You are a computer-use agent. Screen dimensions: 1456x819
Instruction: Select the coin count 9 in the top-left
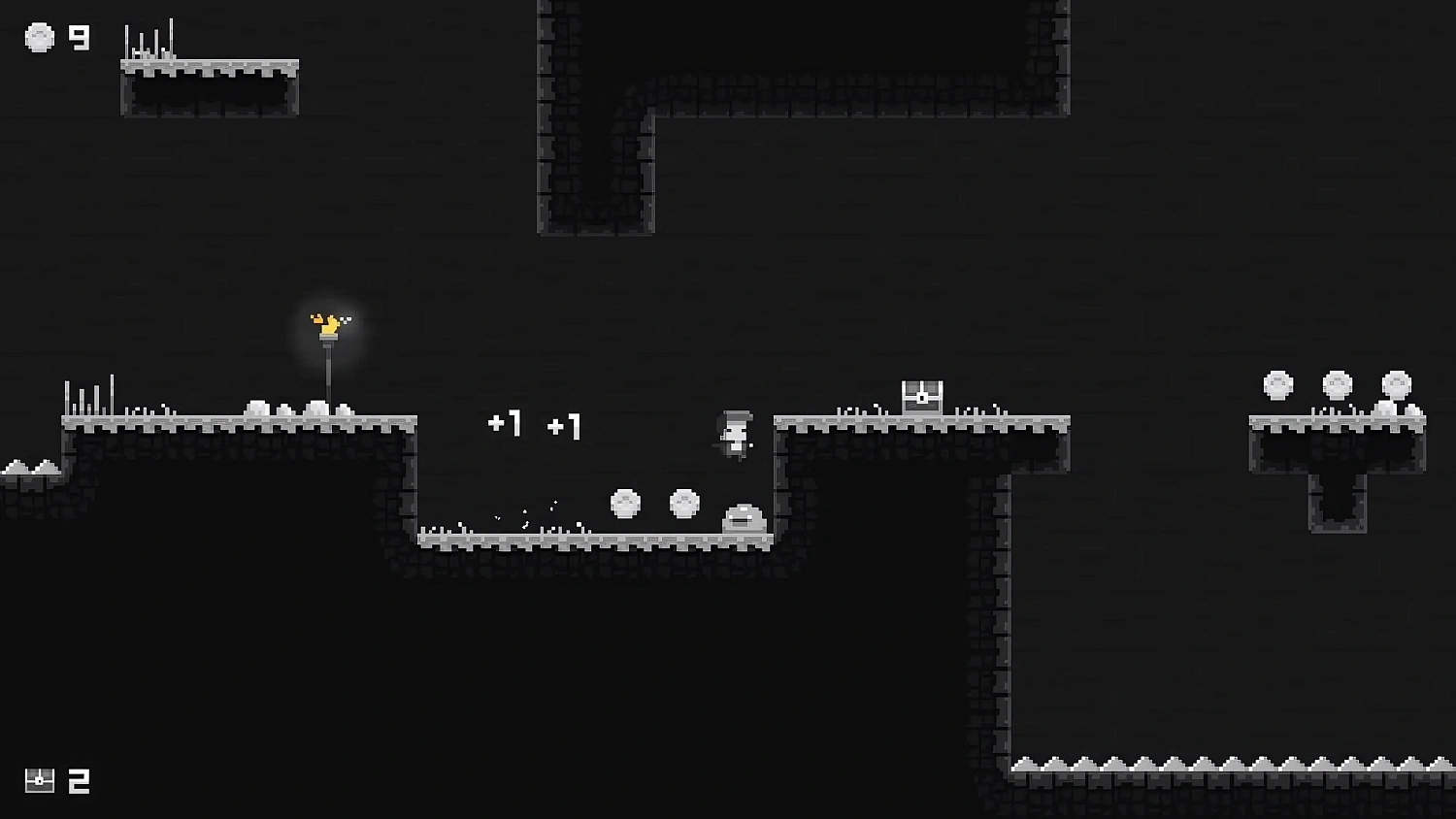click(x=77, y=39)
